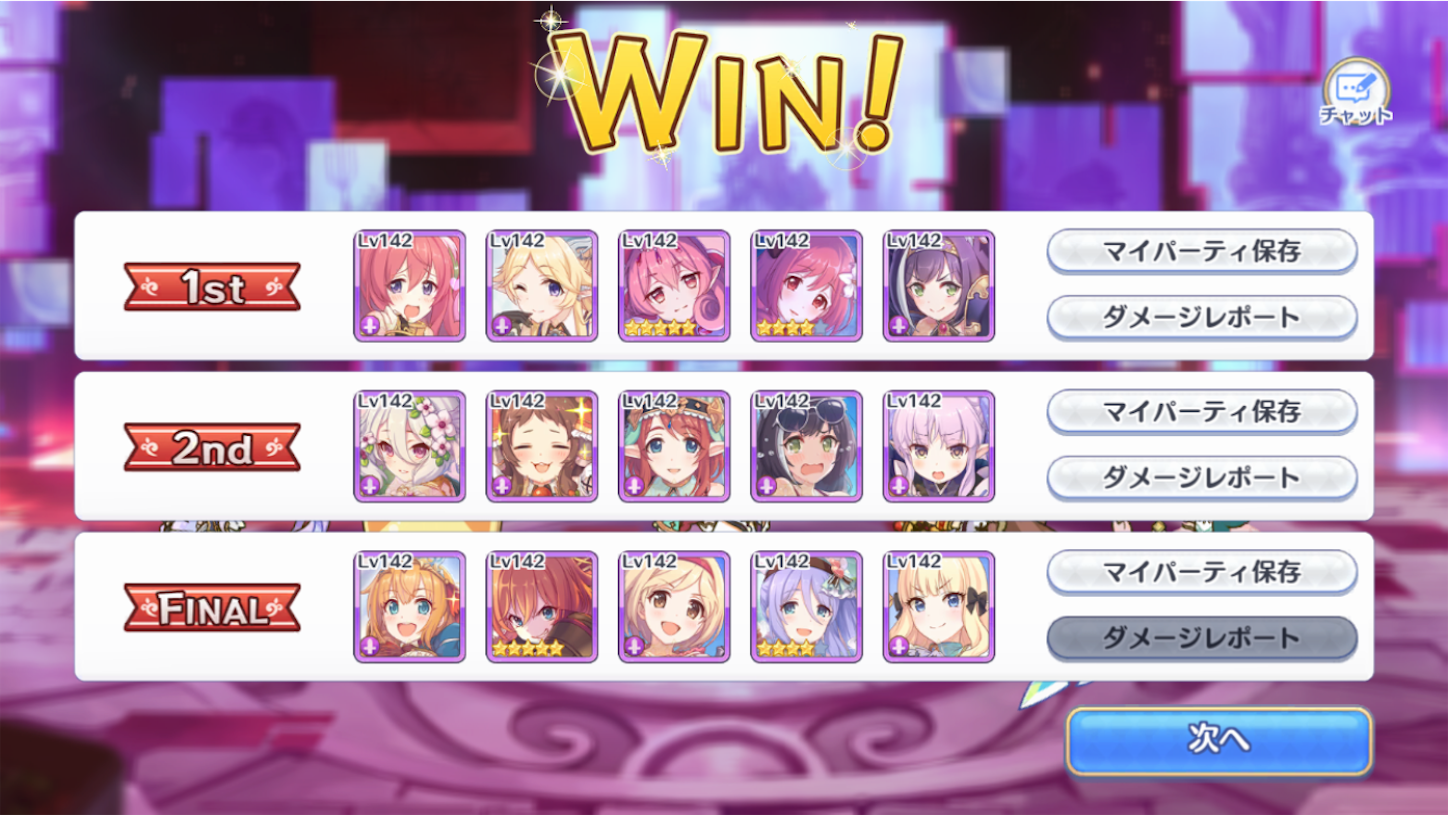This screenshot has width=1448, height=815.
Task: Tap the plus icon on Pecorine's portrait
Action: coord(372,645)
